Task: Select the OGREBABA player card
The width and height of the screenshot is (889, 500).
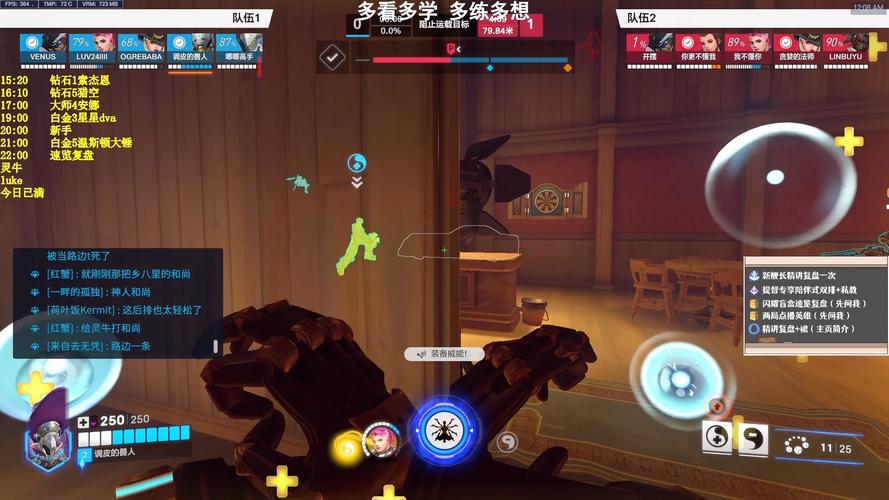Action: [x=141, y=47]
